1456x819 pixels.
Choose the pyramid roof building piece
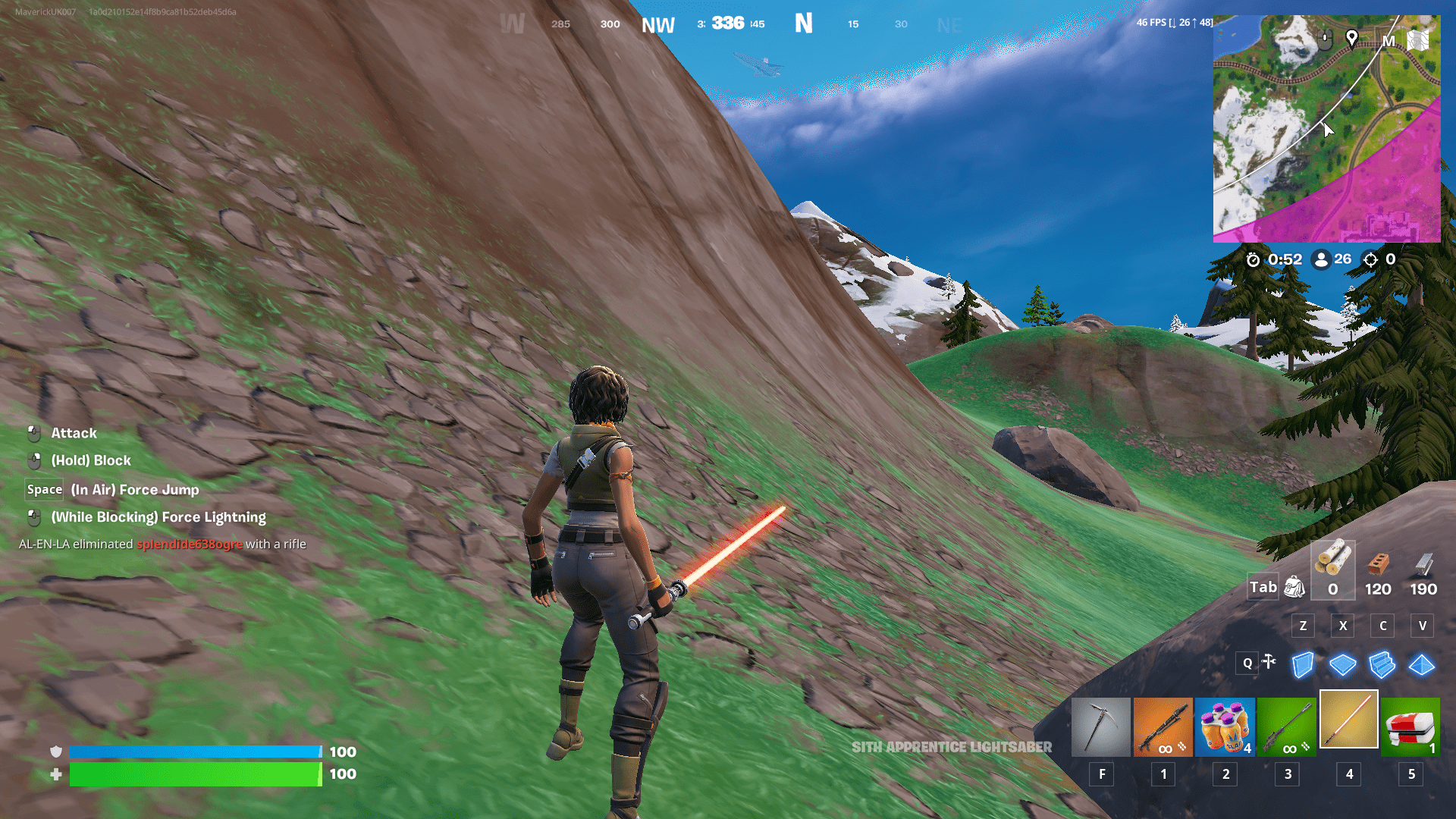pos(1421,665)
